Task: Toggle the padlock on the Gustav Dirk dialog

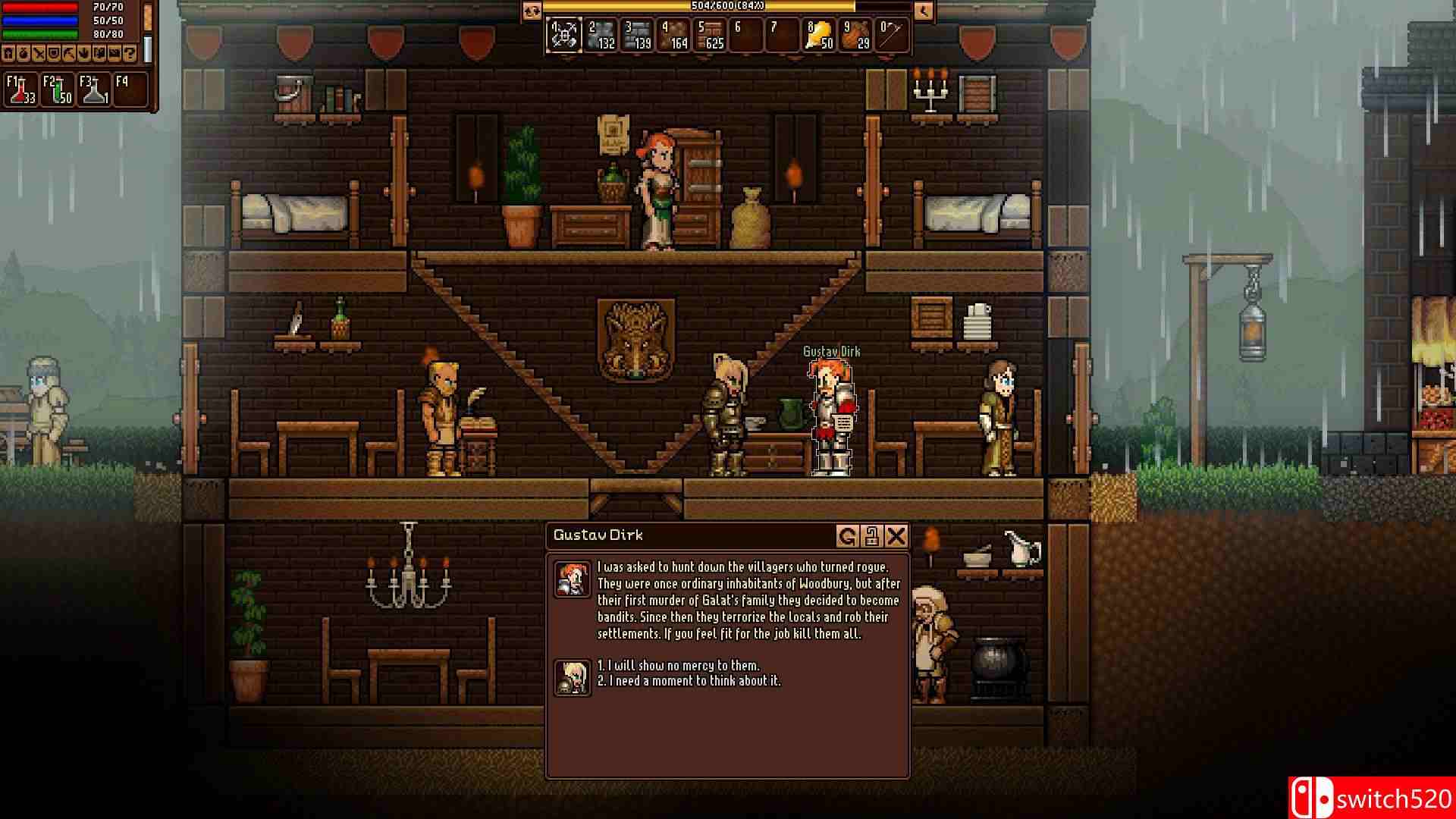Action: 871,536
